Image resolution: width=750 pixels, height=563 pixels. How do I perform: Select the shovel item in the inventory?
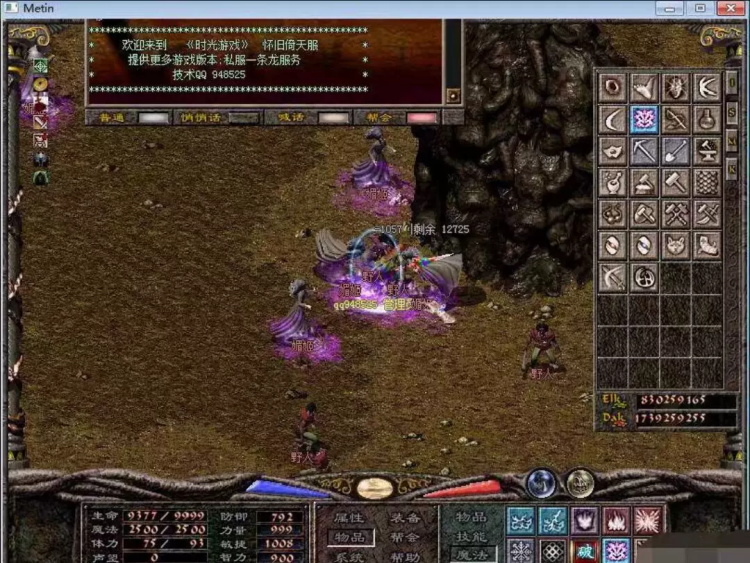[x=676, y=151]
